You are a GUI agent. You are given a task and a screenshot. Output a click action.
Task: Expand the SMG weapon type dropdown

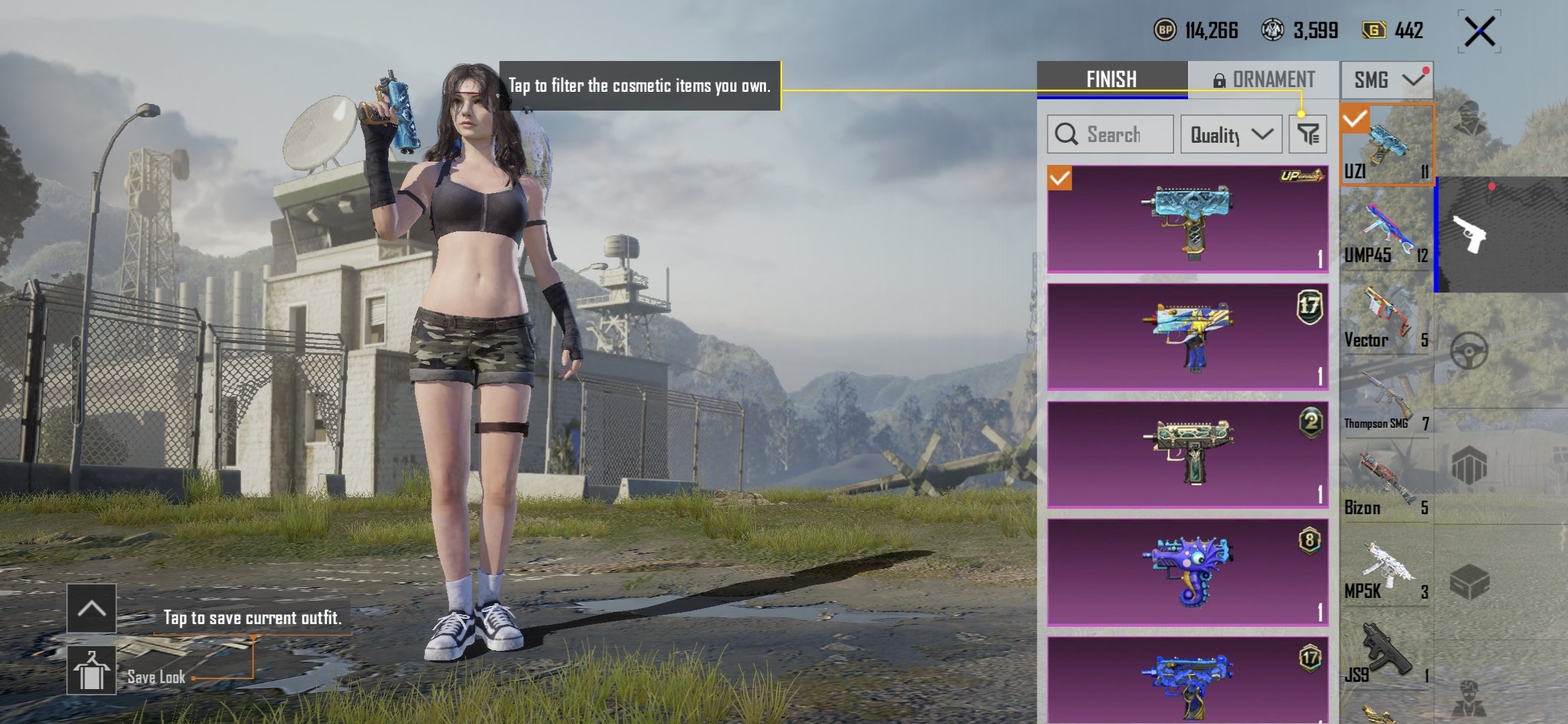(x=1386, y=80)
